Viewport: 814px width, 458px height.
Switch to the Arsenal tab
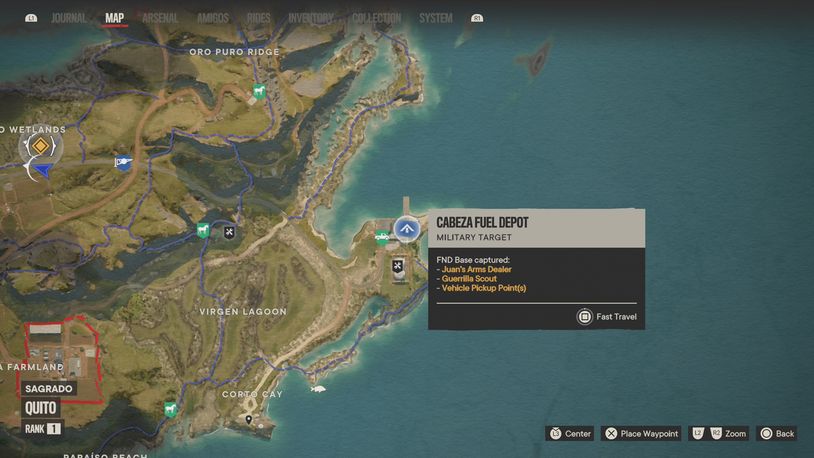coord(160,18)
